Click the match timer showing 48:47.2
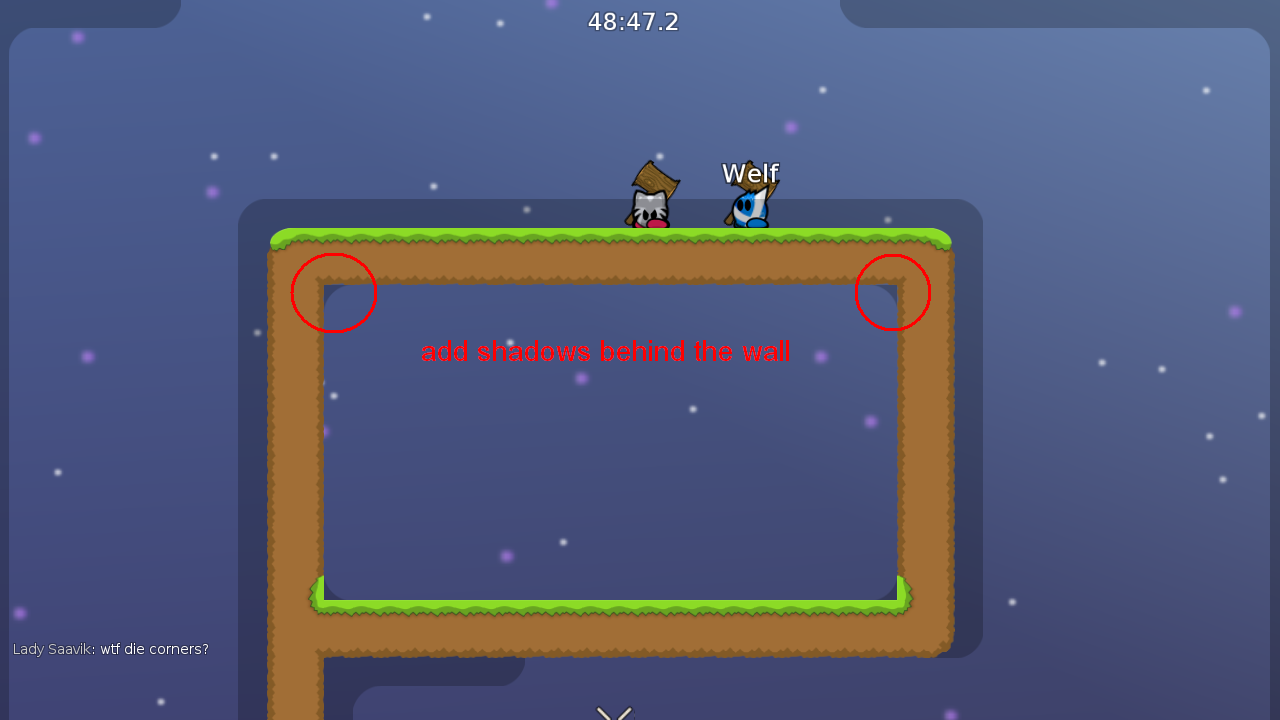Image resolution: width=1280 pixels, height=720 pixels. (x=634, y=21)
